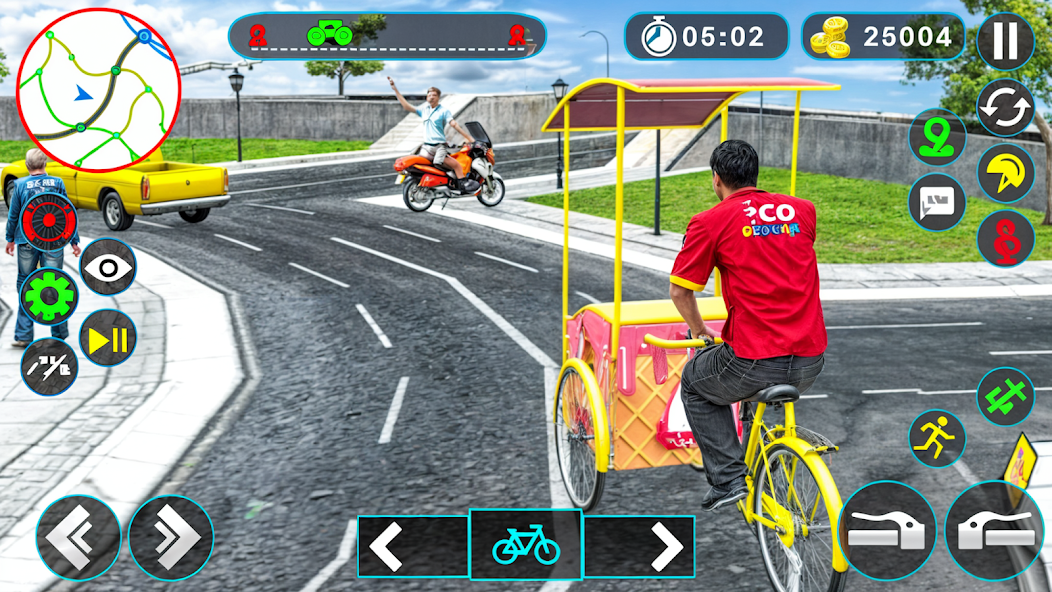This screenshot has height=592, width=1052.
Task: Click the green crossed-tools icon button
Action: (x=1005, y=396)
